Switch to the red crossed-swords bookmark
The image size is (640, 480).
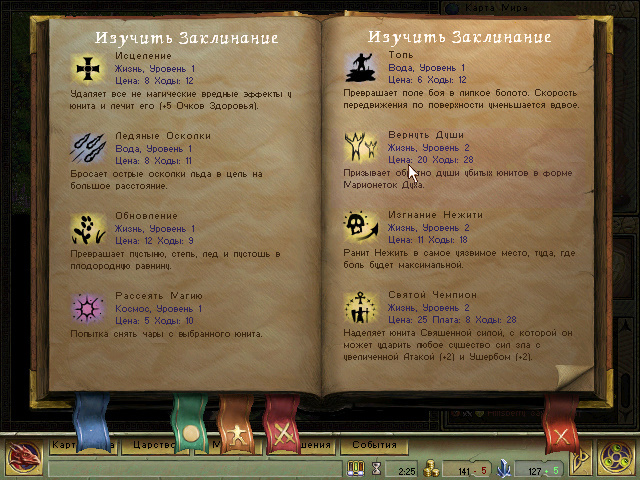point(284,423)
